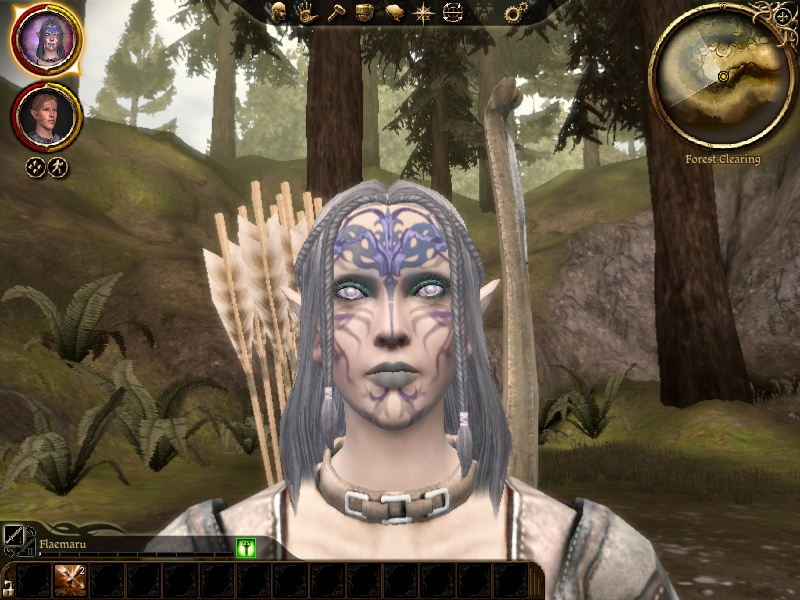Open the party picker figures icon

pyautogui.click(x=484, y=13)
